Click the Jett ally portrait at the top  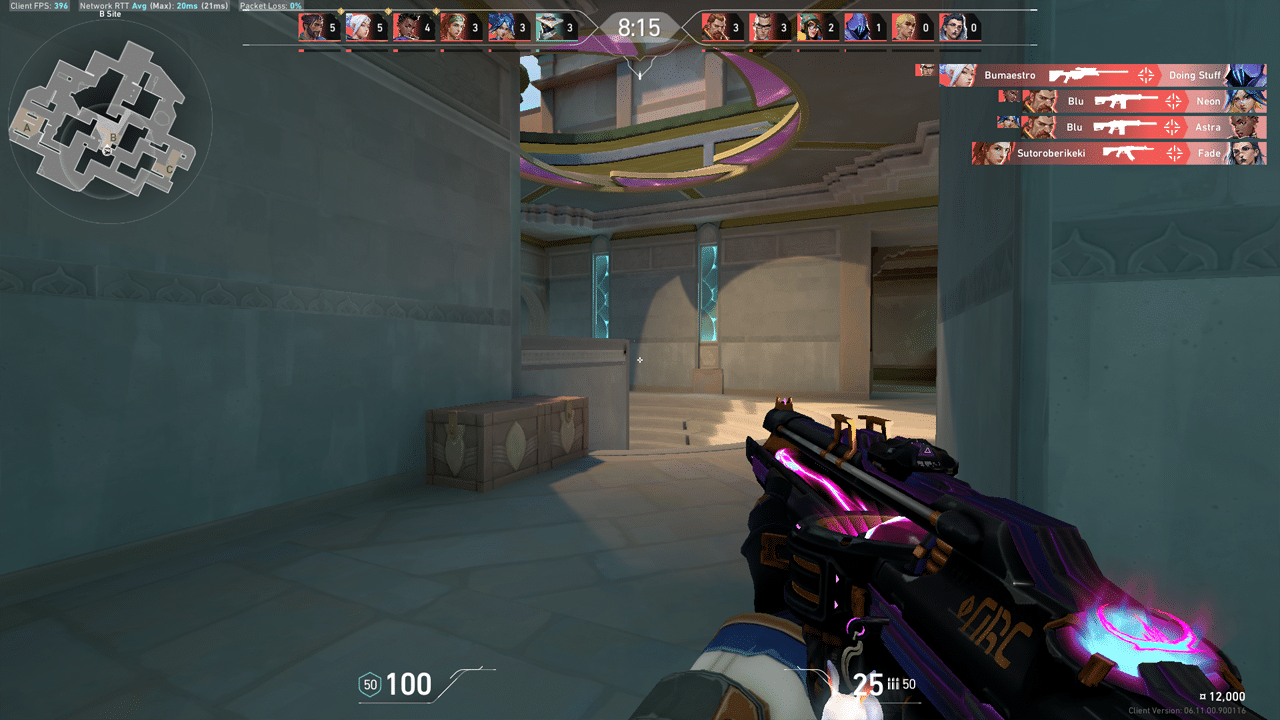tap(360, 27)
